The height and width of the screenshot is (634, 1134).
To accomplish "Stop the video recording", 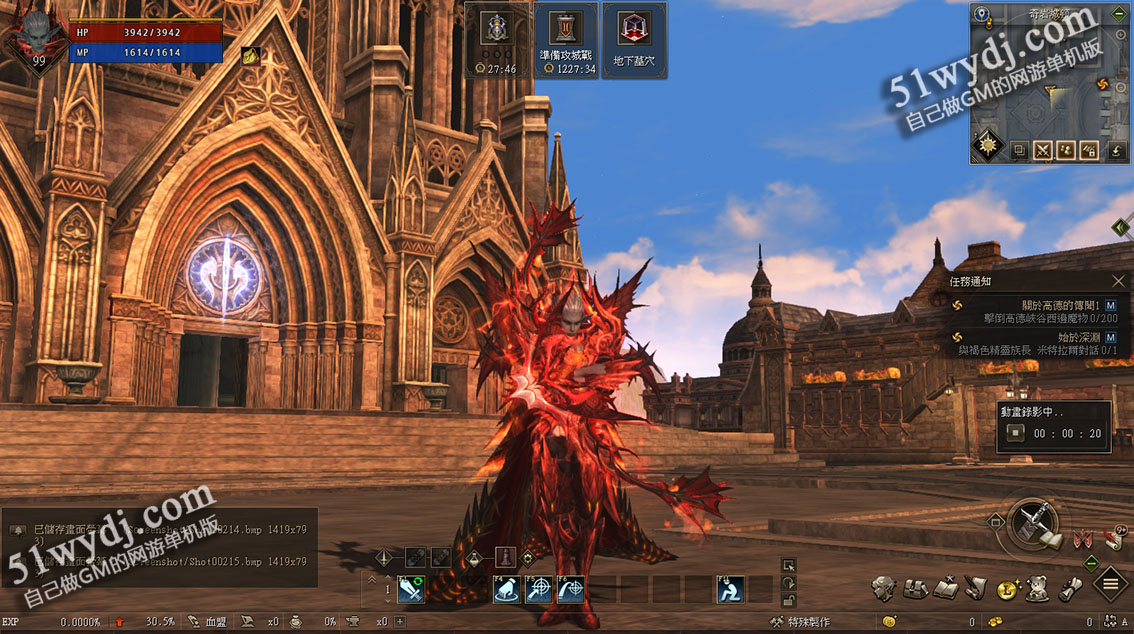I will (1016, 433).
